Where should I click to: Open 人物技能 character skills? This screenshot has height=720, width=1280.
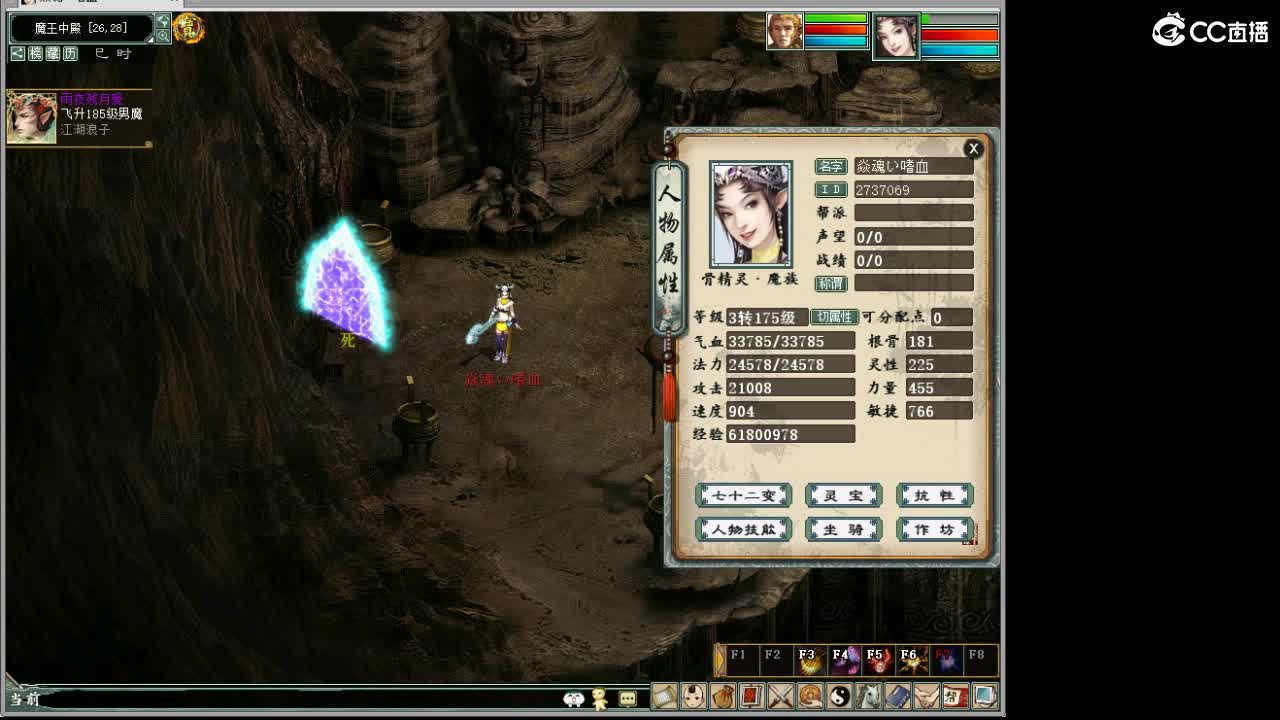[742, 530]
